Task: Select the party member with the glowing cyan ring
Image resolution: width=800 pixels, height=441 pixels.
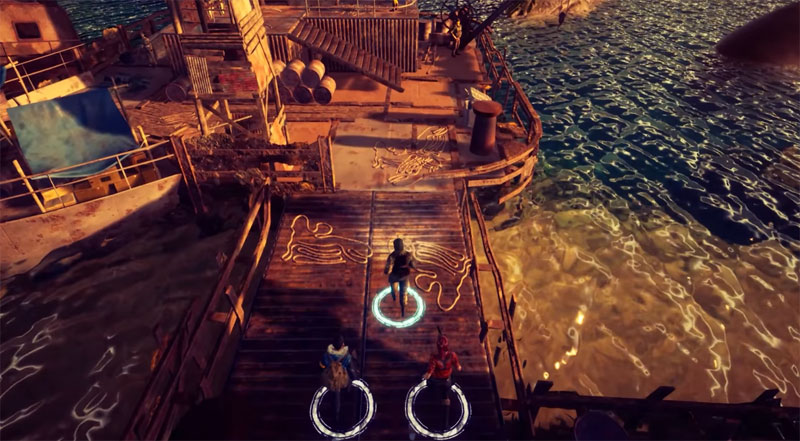Action: [x=401, y=275]
